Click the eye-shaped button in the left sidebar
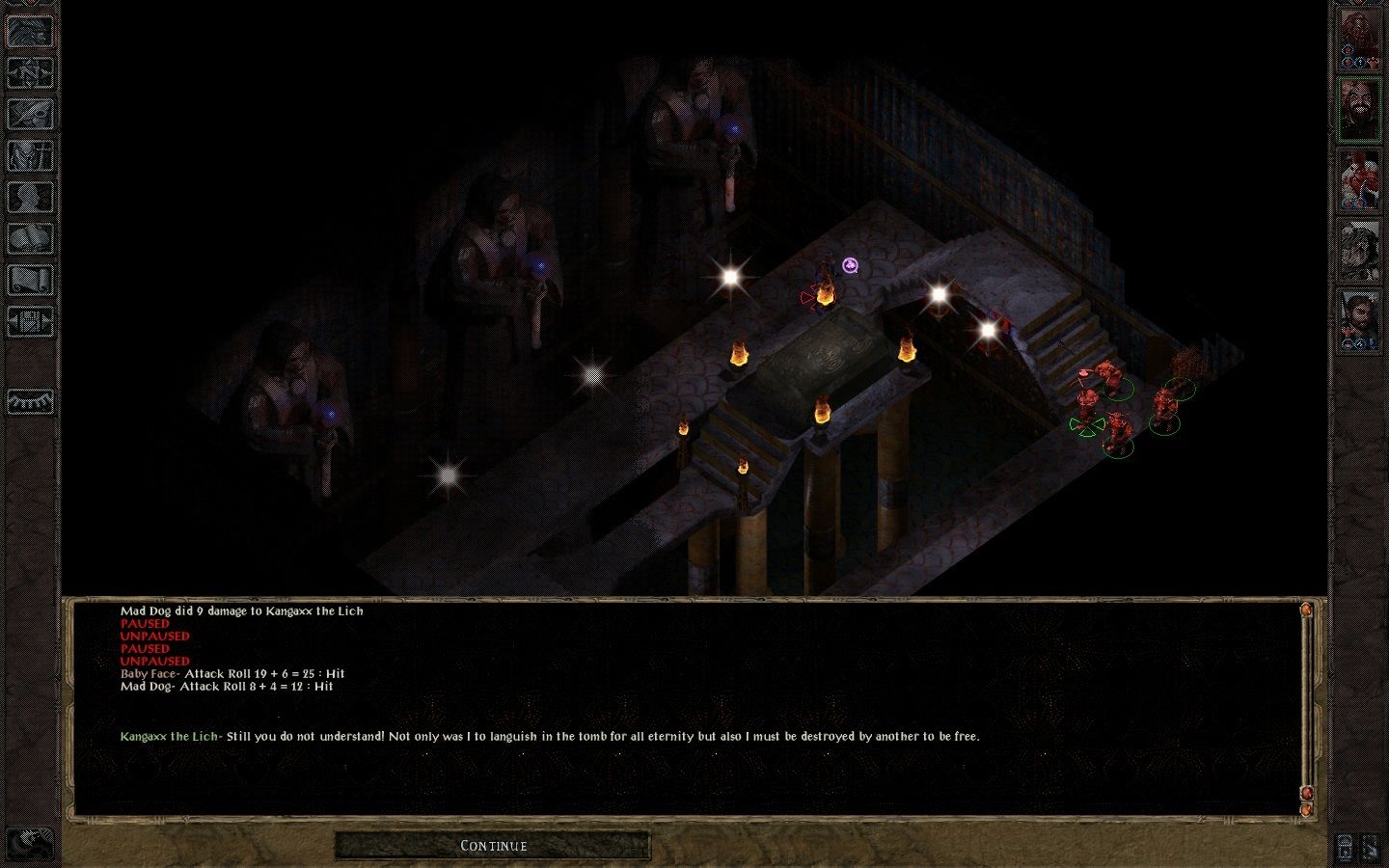This screenshot has width=1389, height=868. [31, 401]
